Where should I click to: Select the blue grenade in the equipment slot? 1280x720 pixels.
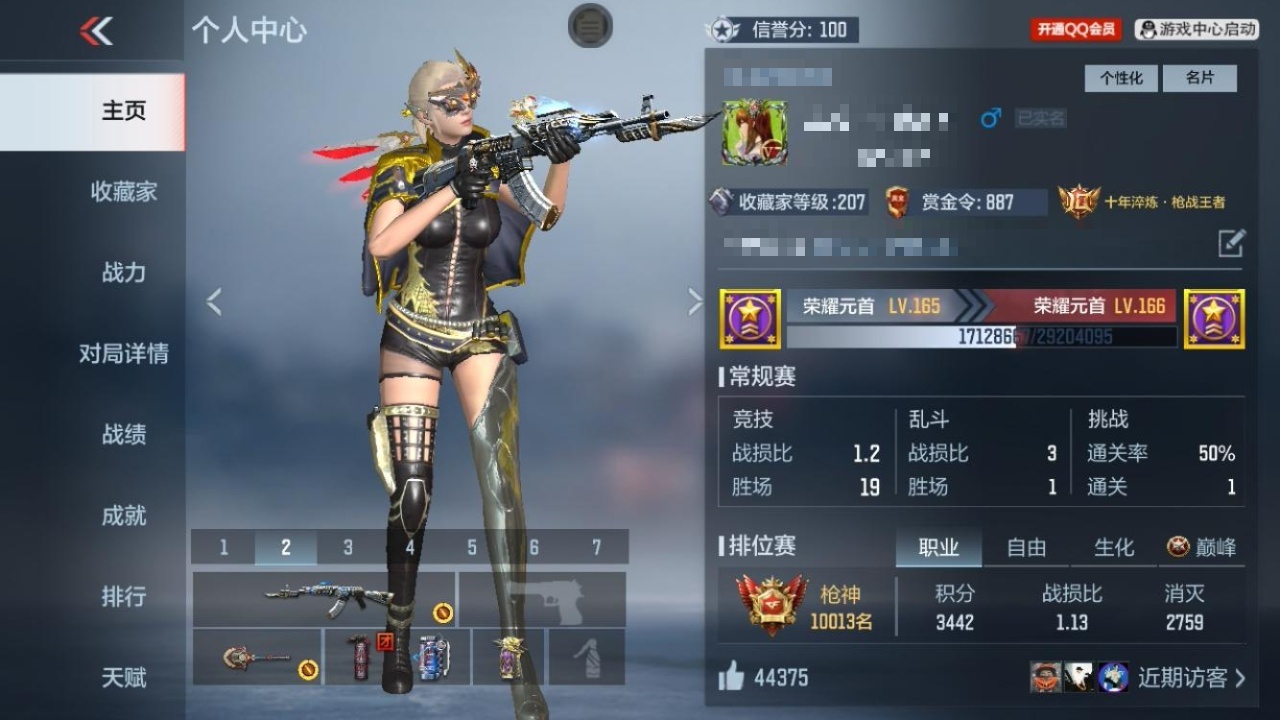coord(432,657)
